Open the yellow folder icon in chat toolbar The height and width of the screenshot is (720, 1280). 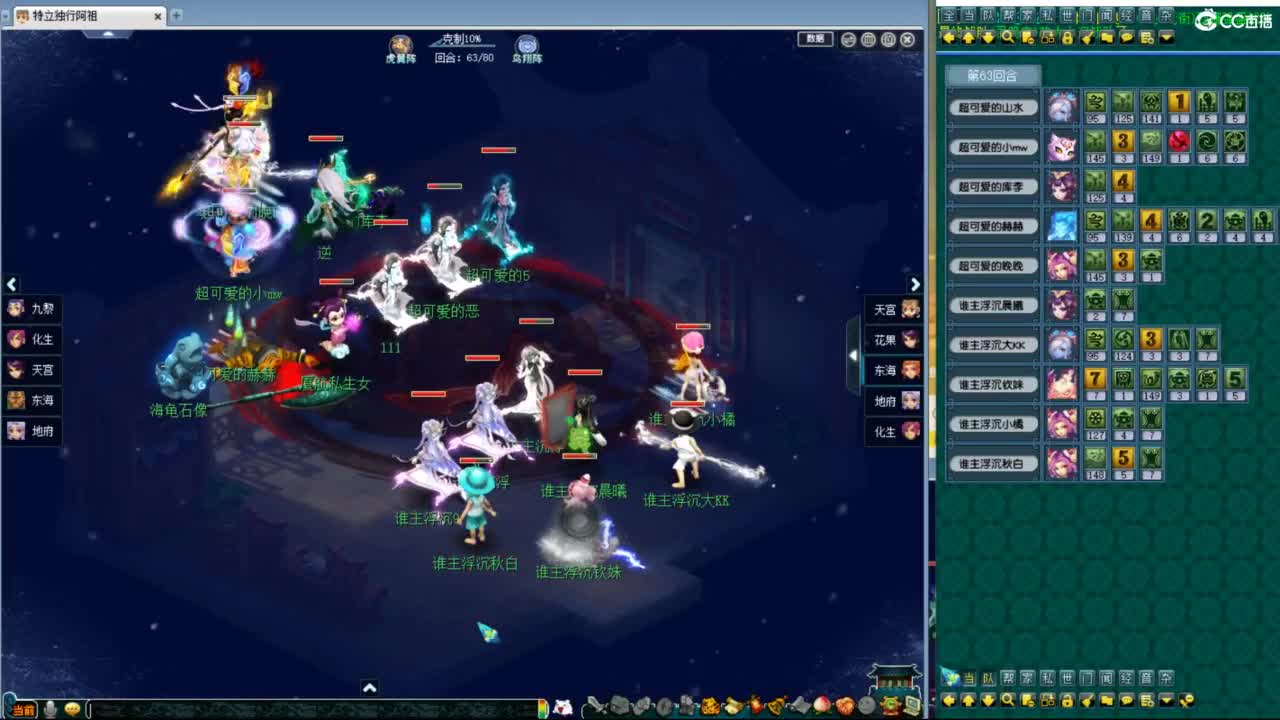(x=1108, y=37)
